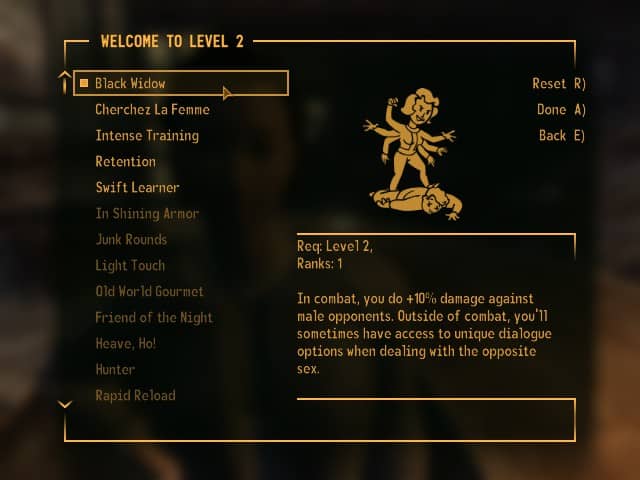The width and height of the screenshot is (640, 480).
Task: Confirm perks with the Done button
Action: point(562,110)
